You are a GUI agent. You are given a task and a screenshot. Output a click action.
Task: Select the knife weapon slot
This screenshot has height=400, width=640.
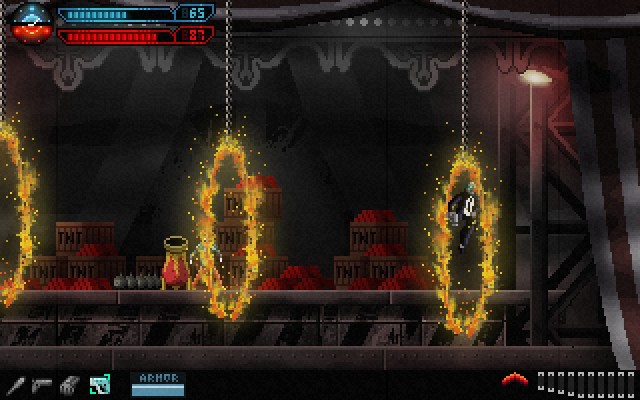pos(15,383)
